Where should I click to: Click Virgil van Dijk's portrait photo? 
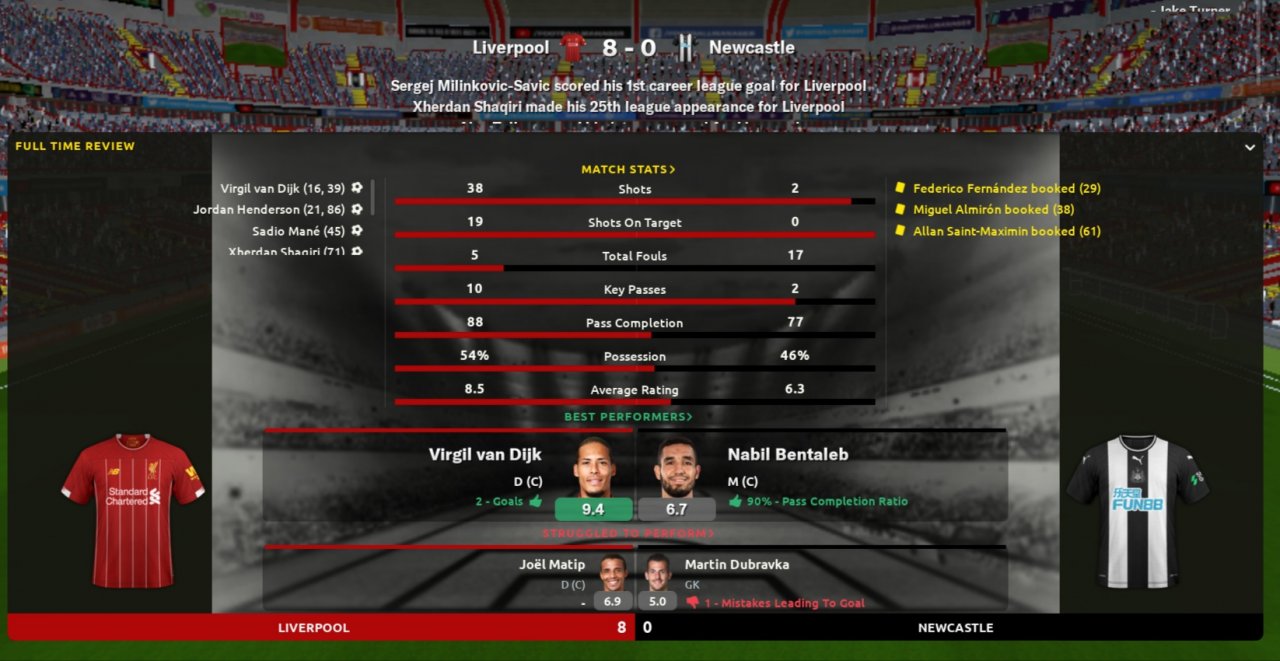coord(594,468)
